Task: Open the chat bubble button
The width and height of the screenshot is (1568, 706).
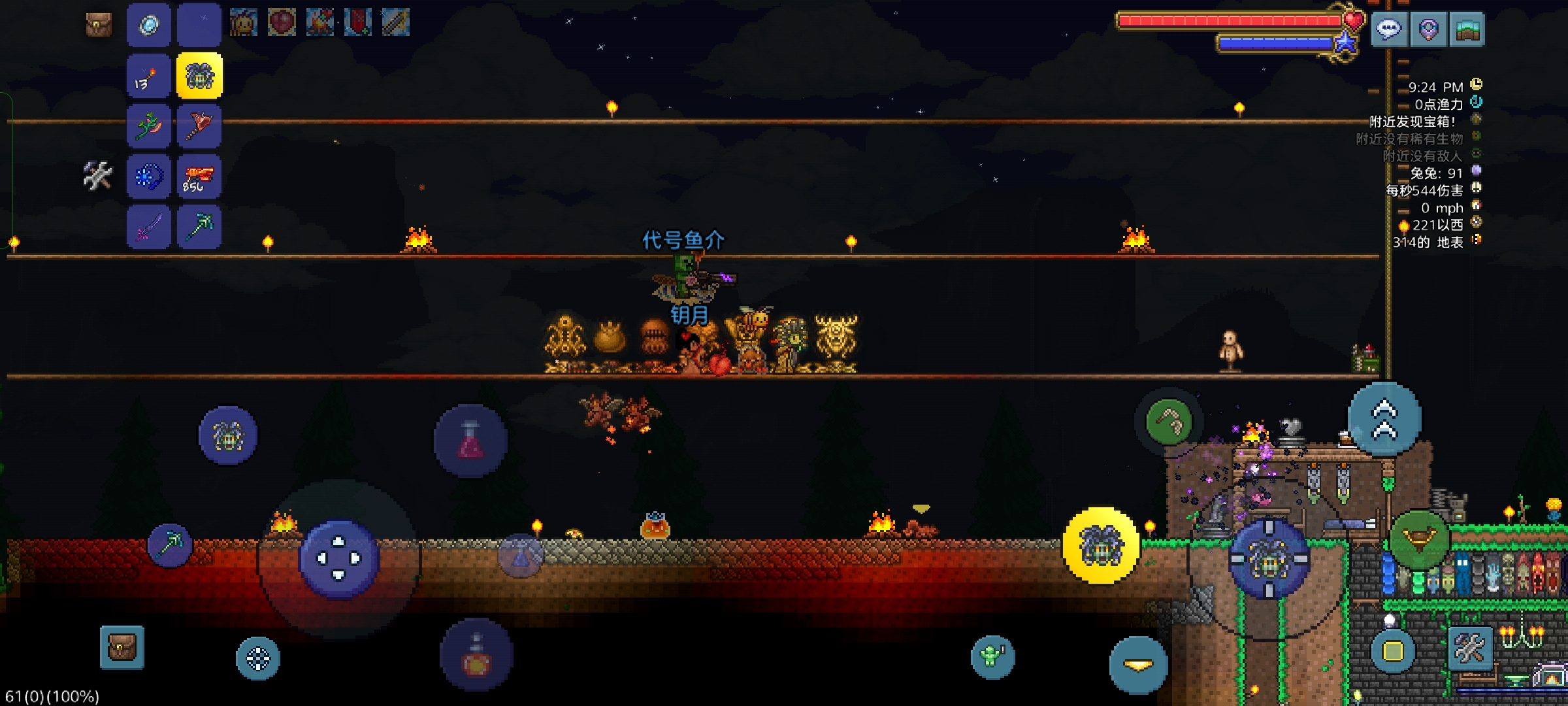Action: pos(1389,29)
